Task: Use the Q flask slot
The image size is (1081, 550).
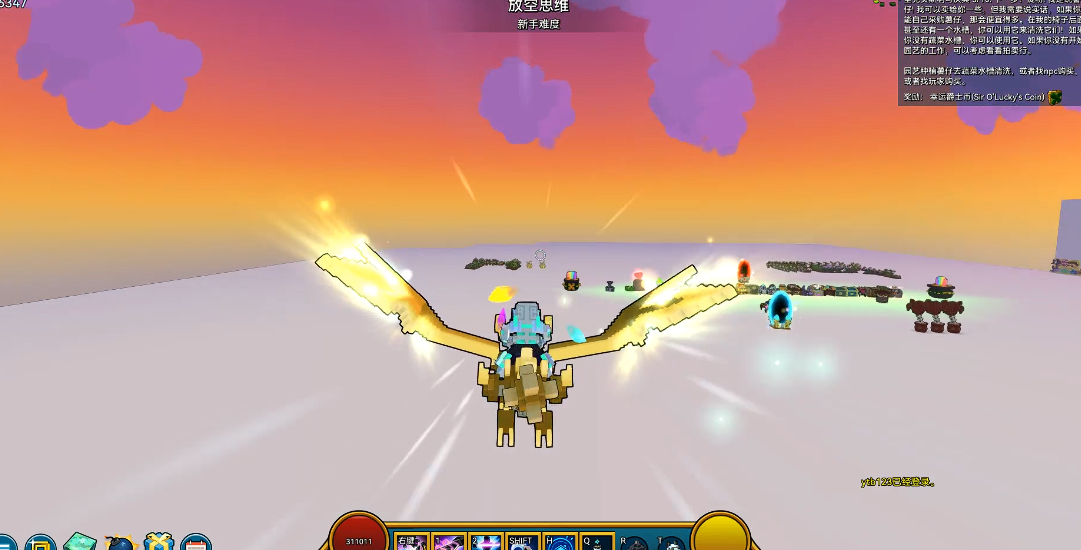Action: coord(597,541)
